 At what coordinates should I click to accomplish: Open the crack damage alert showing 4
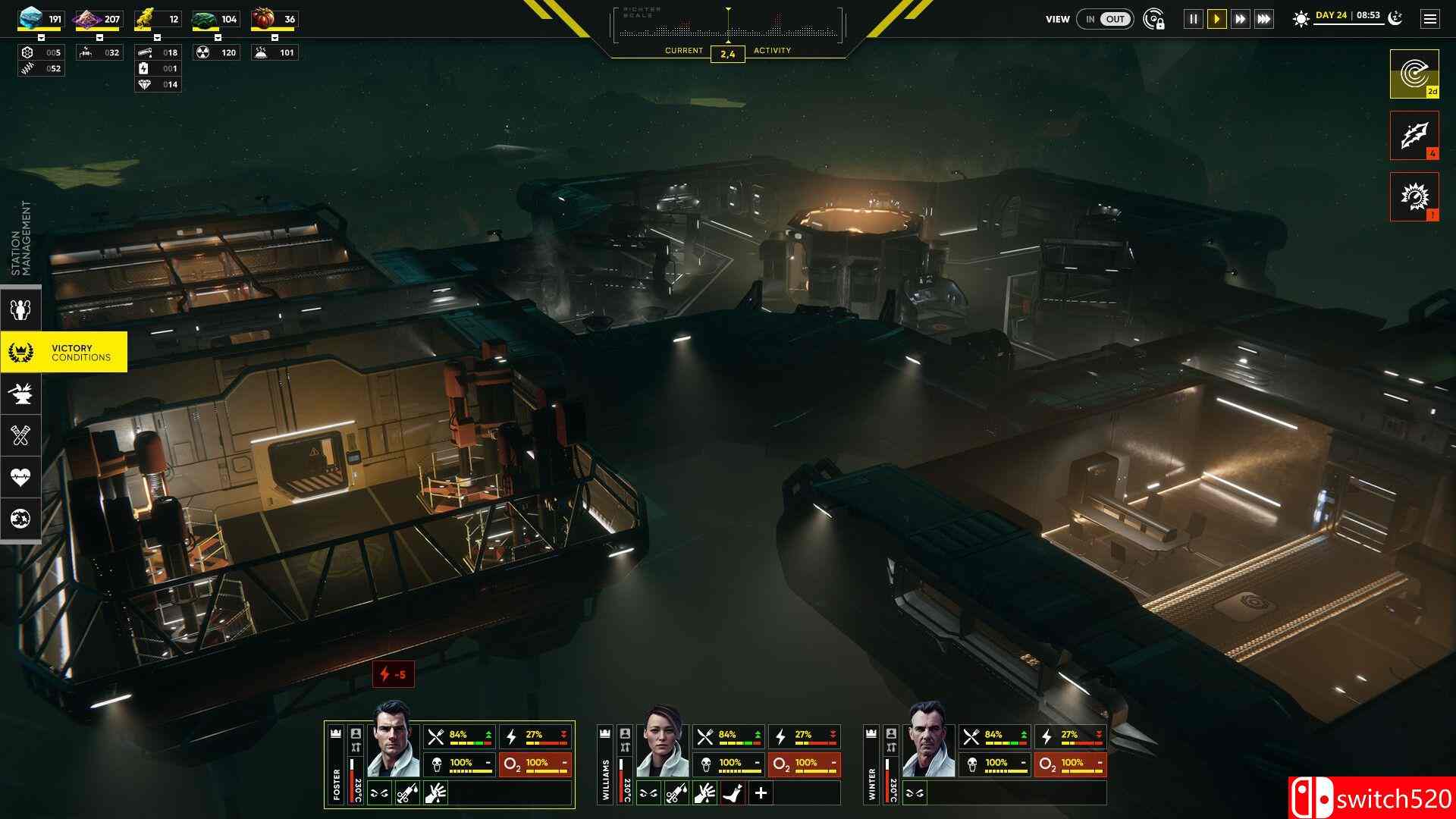(x=1414, y=135)
